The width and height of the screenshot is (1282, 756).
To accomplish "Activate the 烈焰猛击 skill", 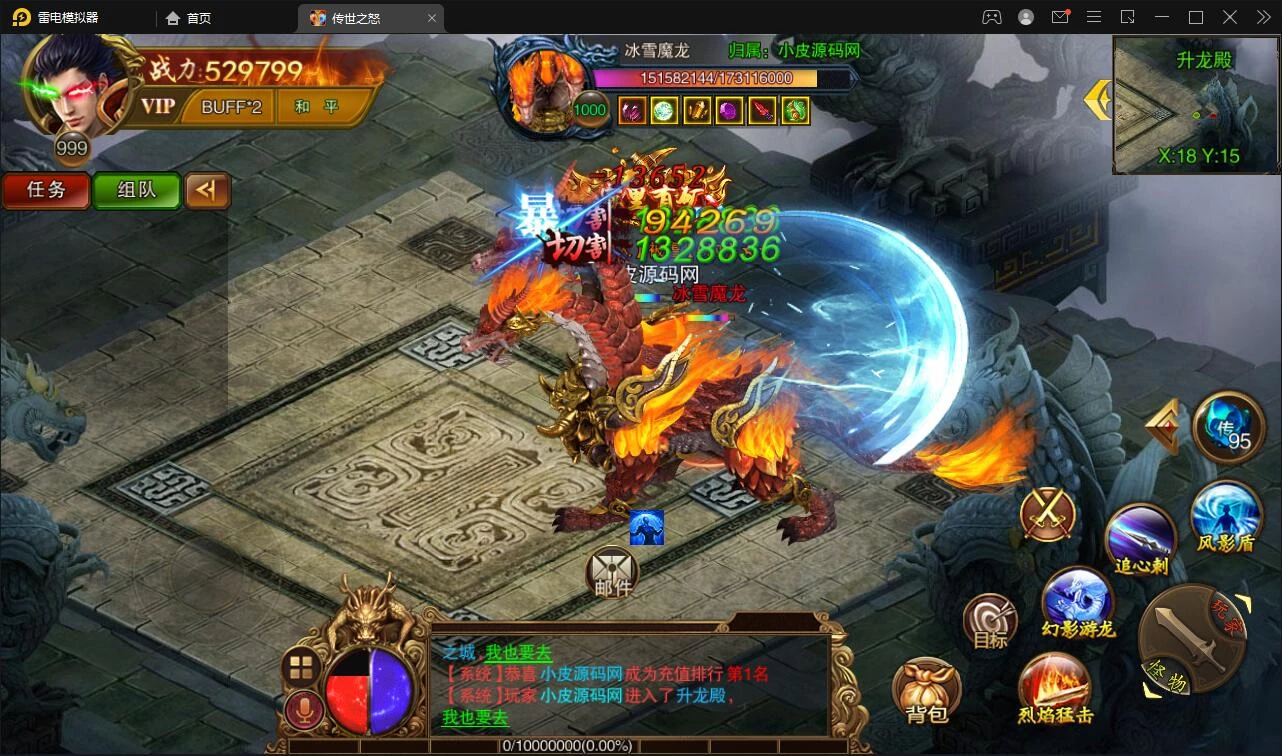I will point(1054,690).
